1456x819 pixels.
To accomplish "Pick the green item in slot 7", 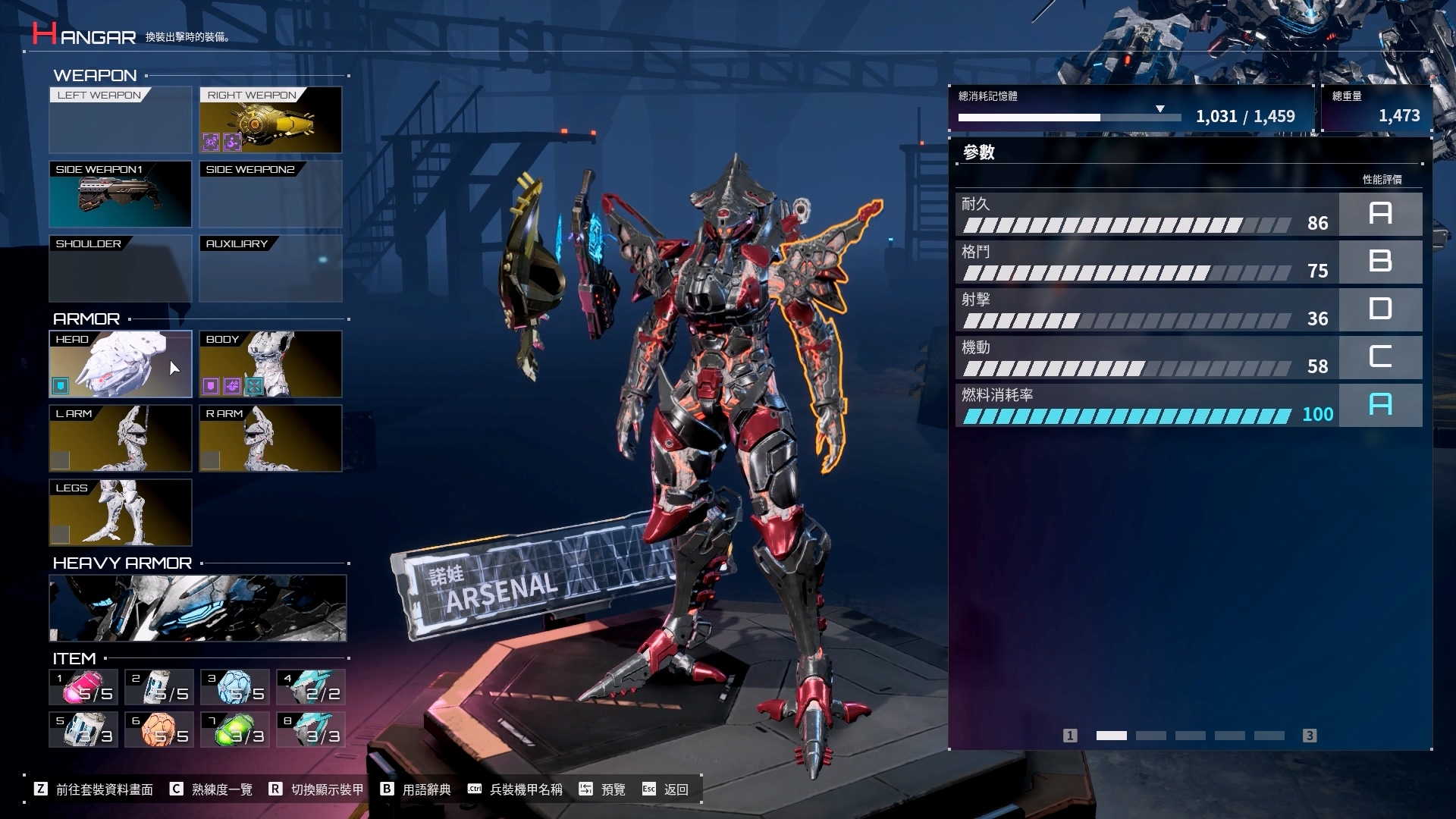I will pyautogui.click(x=235, y=730).
